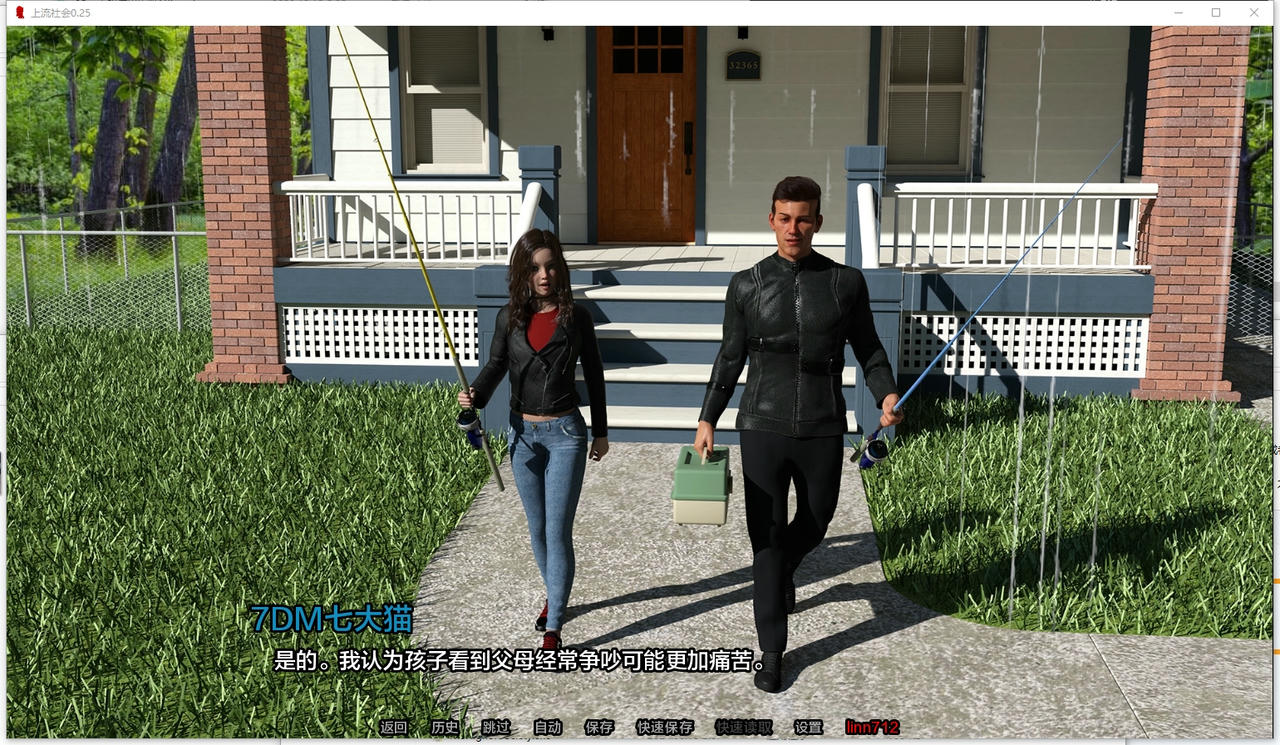Image resolution: width=1280 pixels, height=745 pixels.
Task: Click the upper shortcut icon at right screen edge
Action: (1276, 447)
